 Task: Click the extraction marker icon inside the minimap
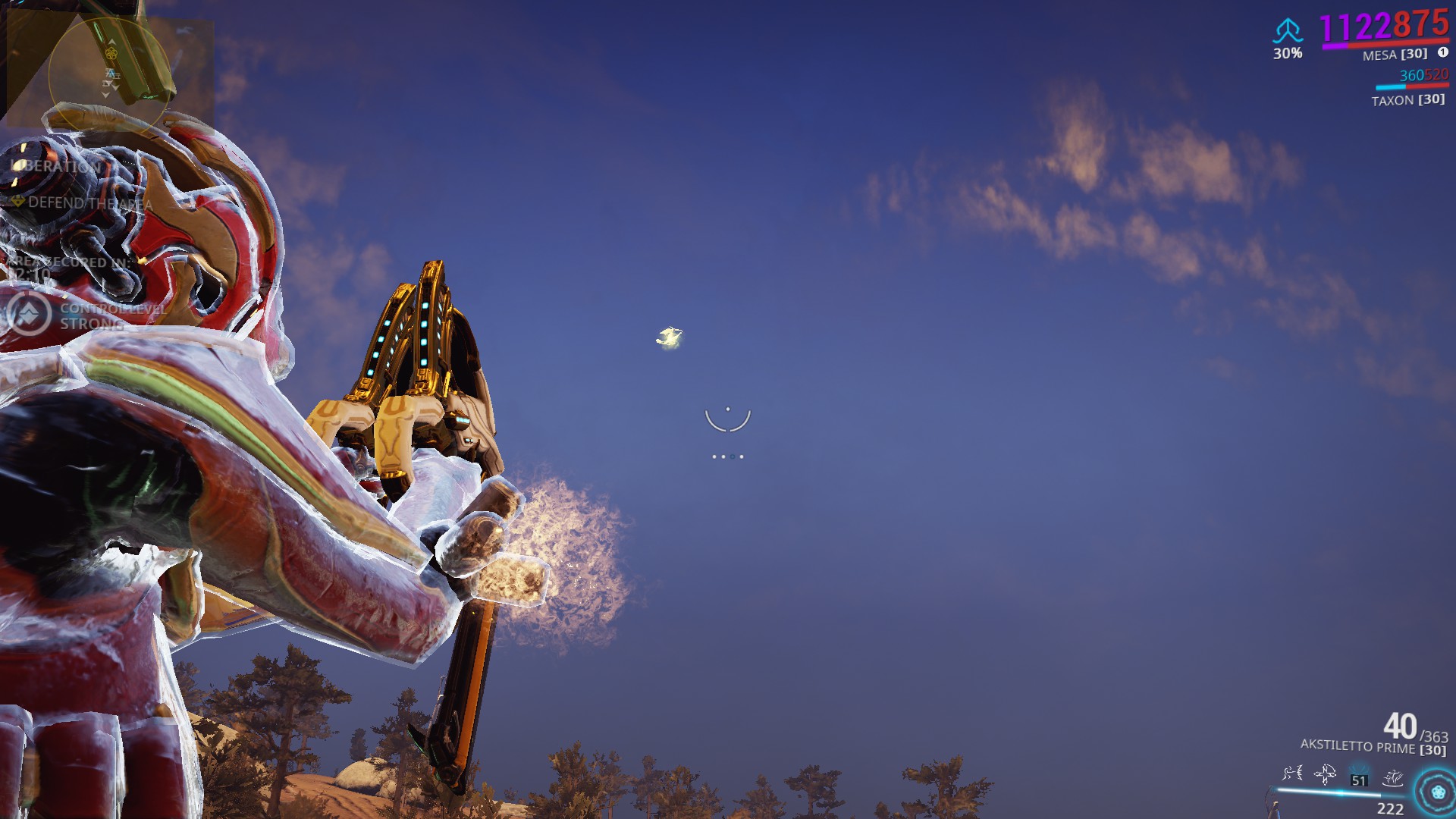[111, 74]
